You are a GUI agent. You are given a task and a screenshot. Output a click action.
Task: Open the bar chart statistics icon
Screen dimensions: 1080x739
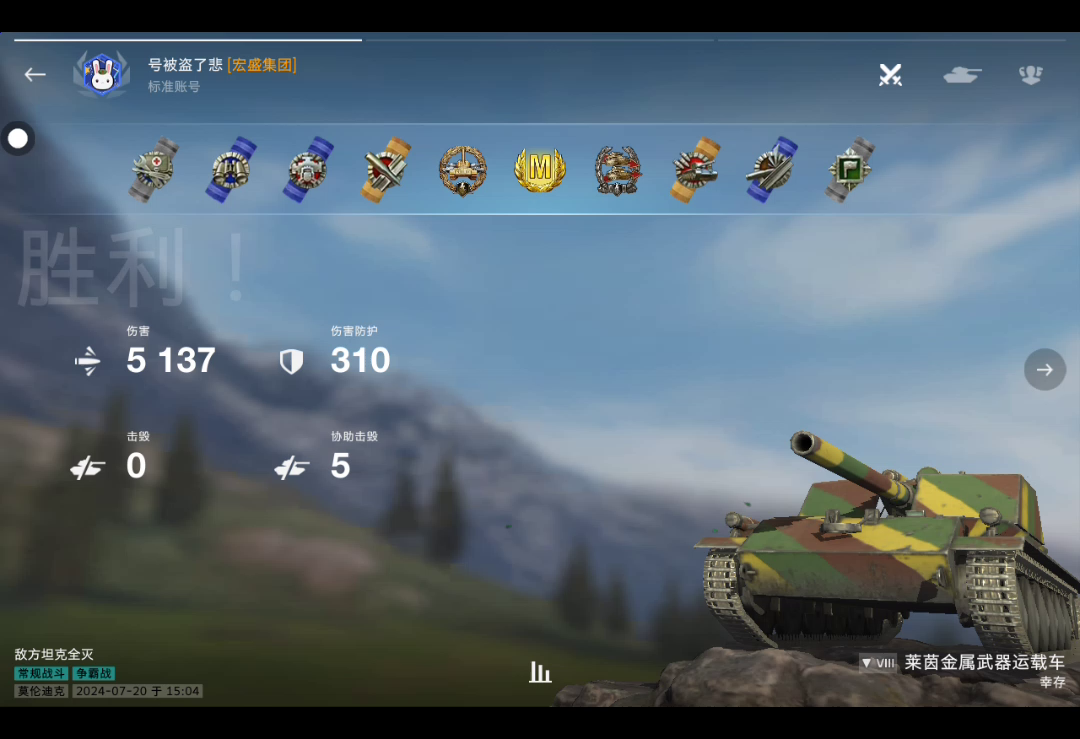click(540, 672)
